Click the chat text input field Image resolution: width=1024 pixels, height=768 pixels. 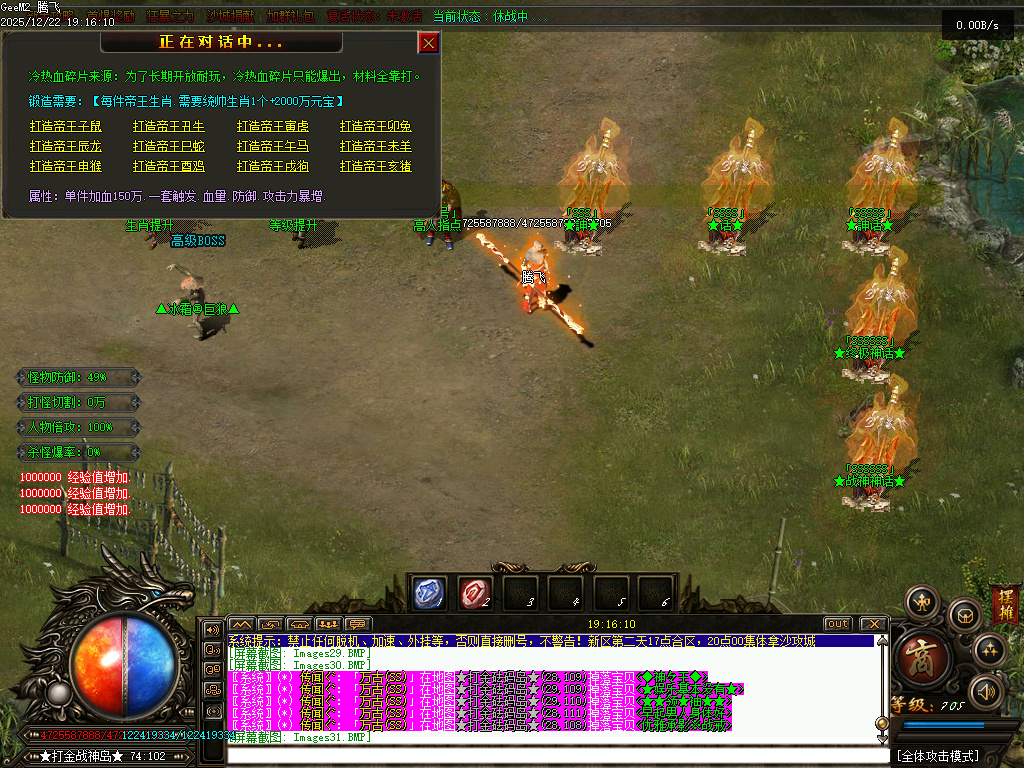550,752
